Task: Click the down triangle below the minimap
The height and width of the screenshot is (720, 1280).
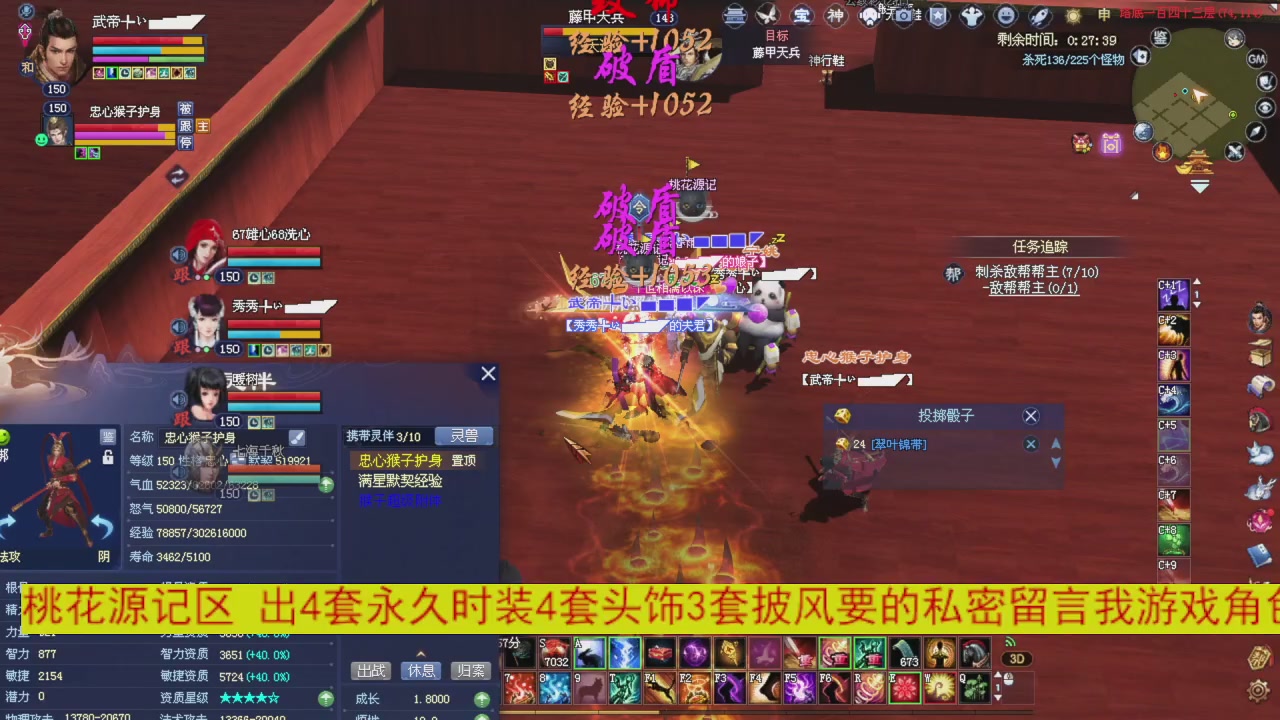Action: (1199, 185)
